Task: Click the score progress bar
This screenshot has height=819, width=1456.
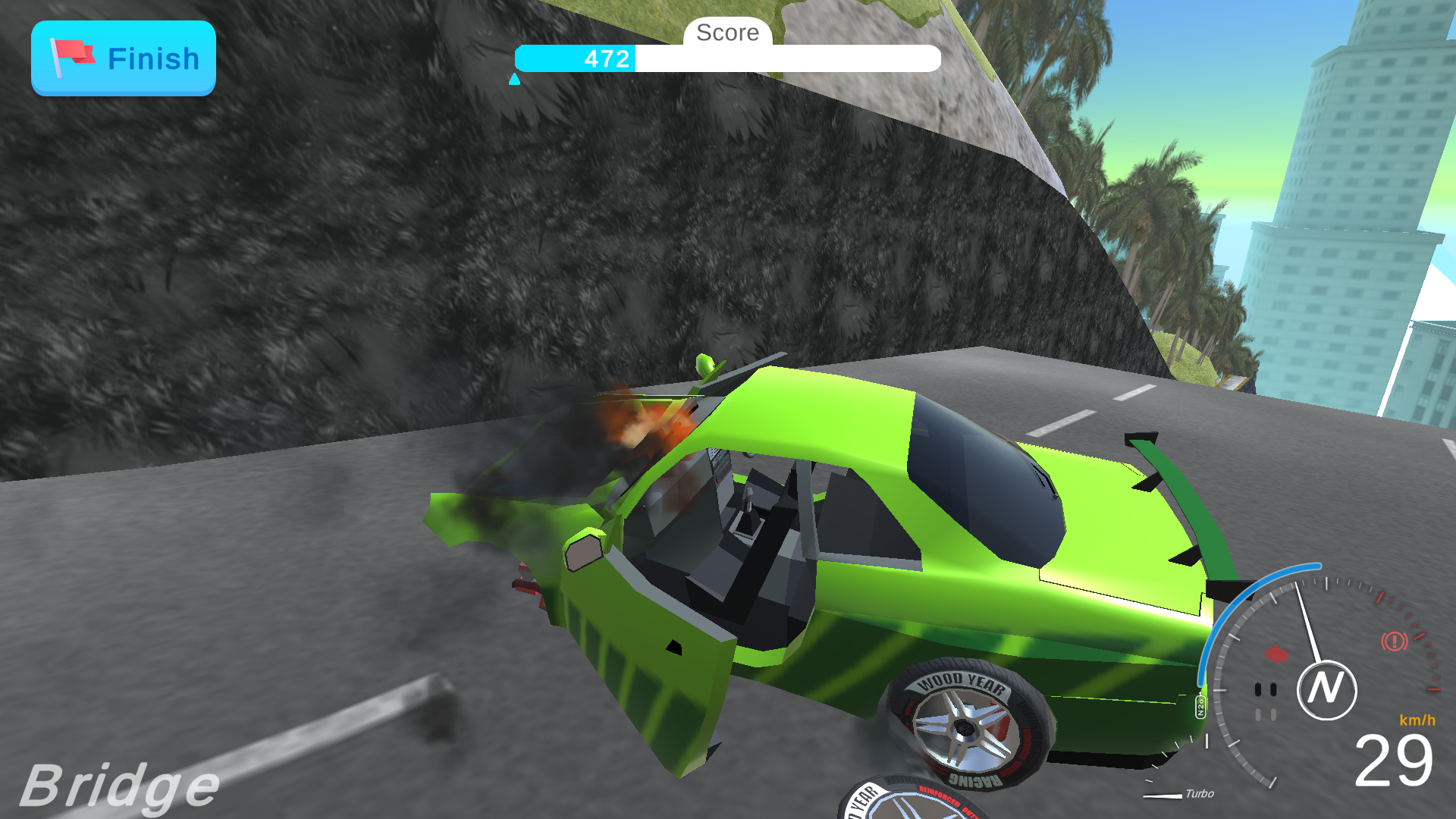Action: [726, 58]
